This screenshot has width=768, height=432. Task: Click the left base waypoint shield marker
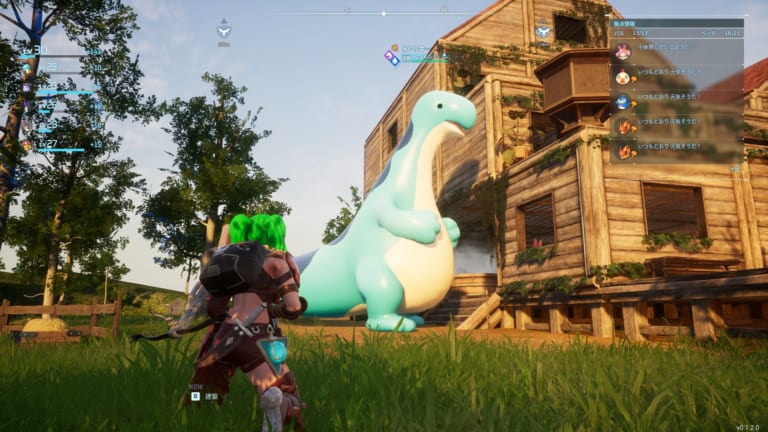tap(224, 30)
